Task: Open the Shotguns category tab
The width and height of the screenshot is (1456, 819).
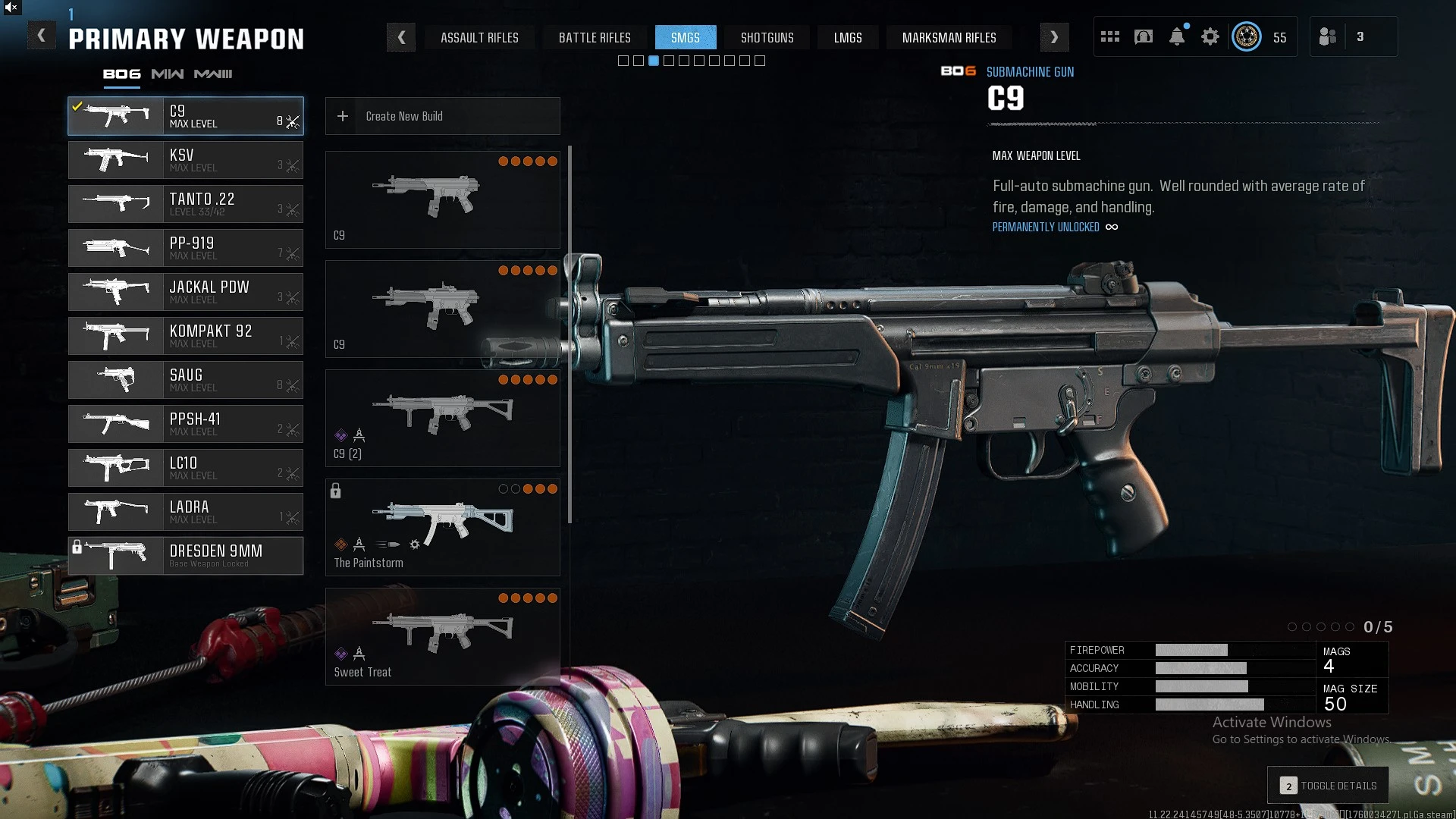Action: click(x=767, y=38)
